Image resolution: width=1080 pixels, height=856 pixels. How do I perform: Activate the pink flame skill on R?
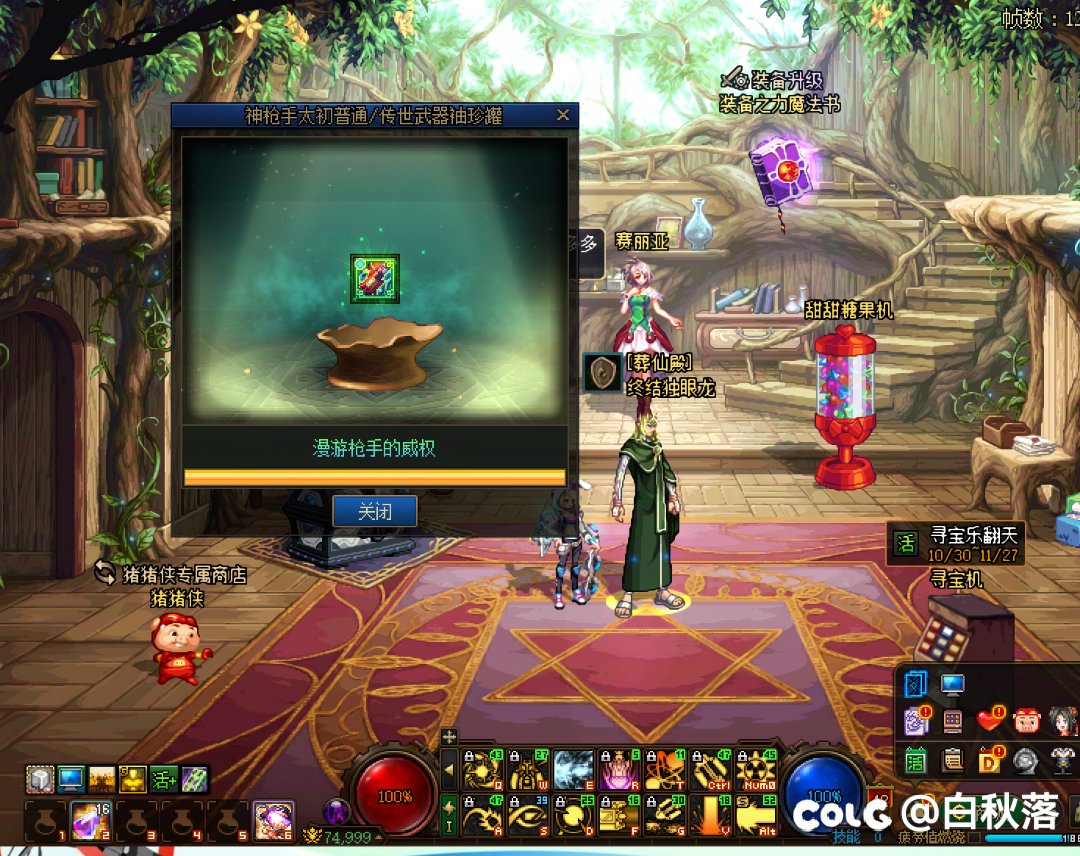click(x=620, y=770)
